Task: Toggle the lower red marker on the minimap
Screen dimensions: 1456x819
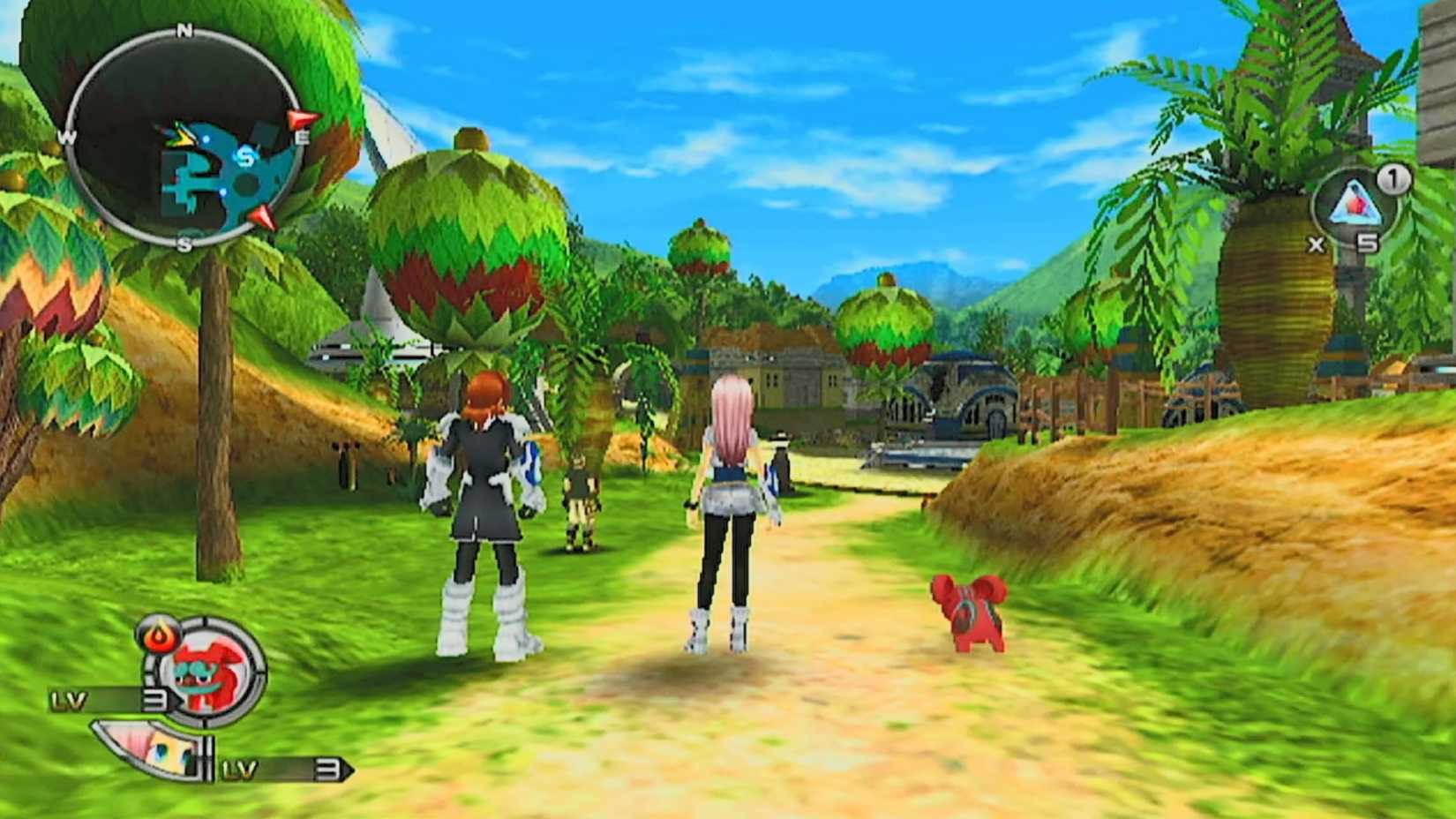Action: pyautogui.click(x=263, y=217)
